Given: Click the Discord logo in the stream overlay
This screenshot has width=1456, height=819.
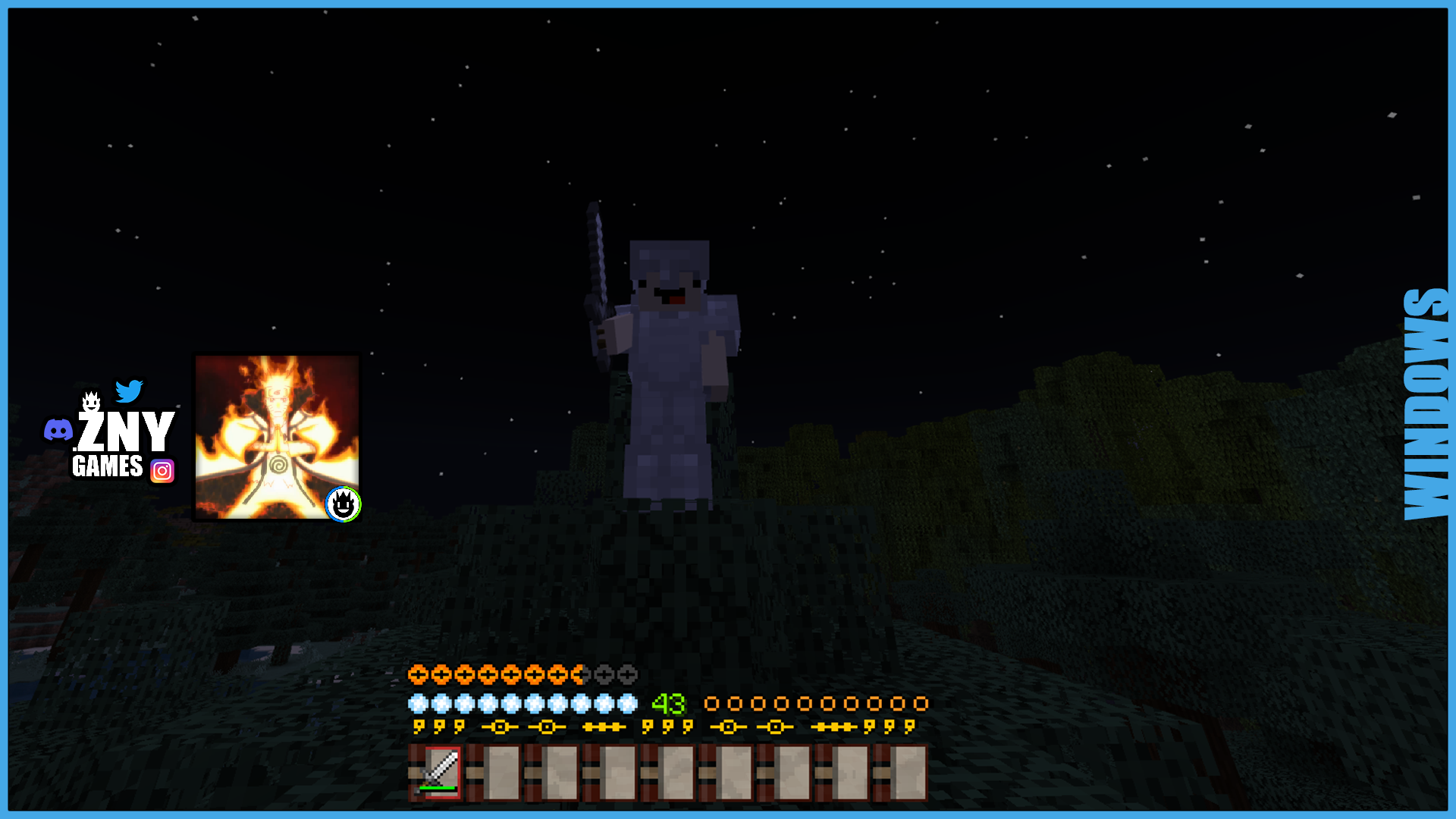Looking at the screenshot, I should (58, 430).
